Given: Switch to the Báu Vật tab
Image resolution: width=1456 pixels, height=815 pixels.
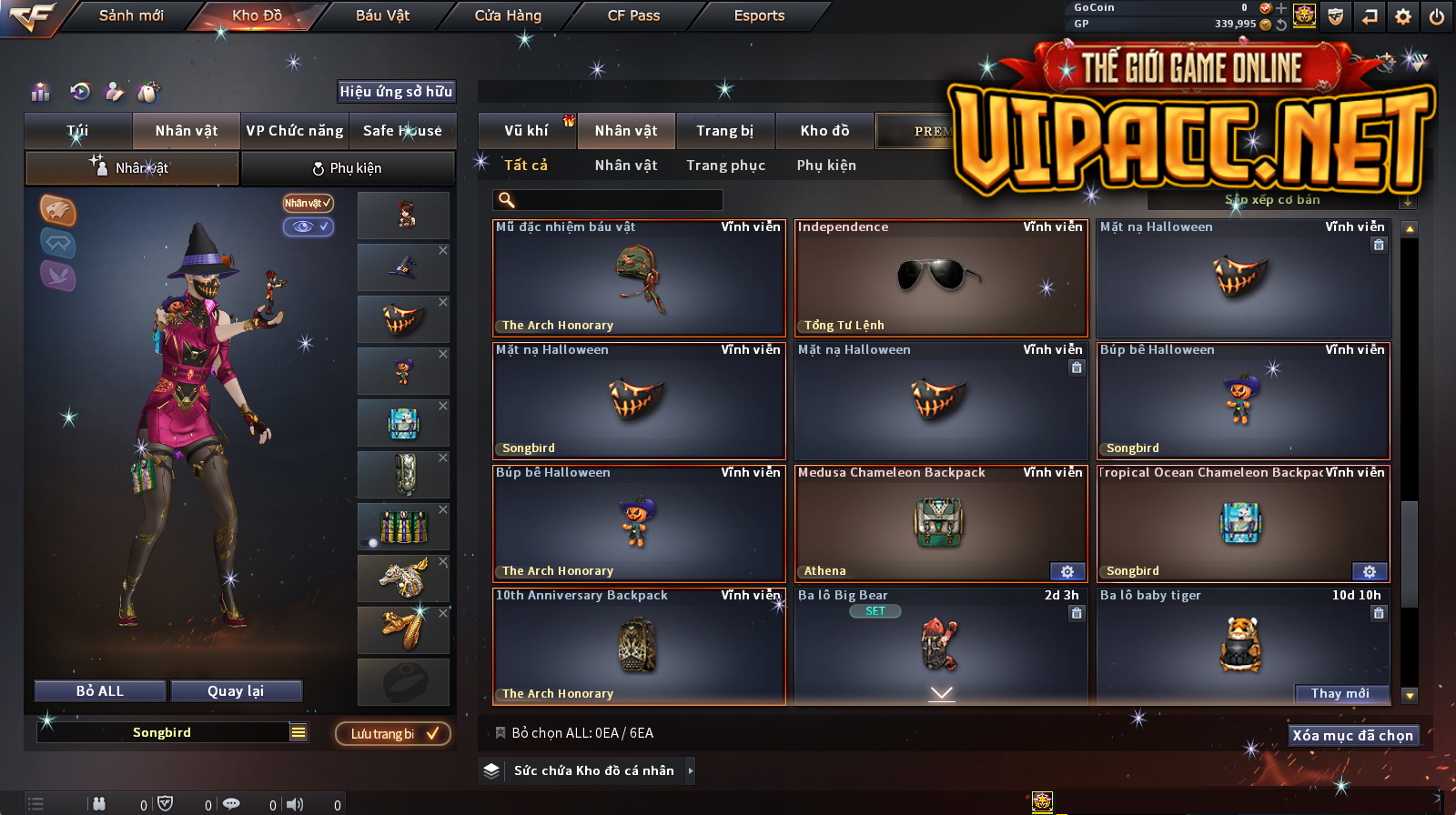Looking at the screenshot, I should (x=382, y=15).
